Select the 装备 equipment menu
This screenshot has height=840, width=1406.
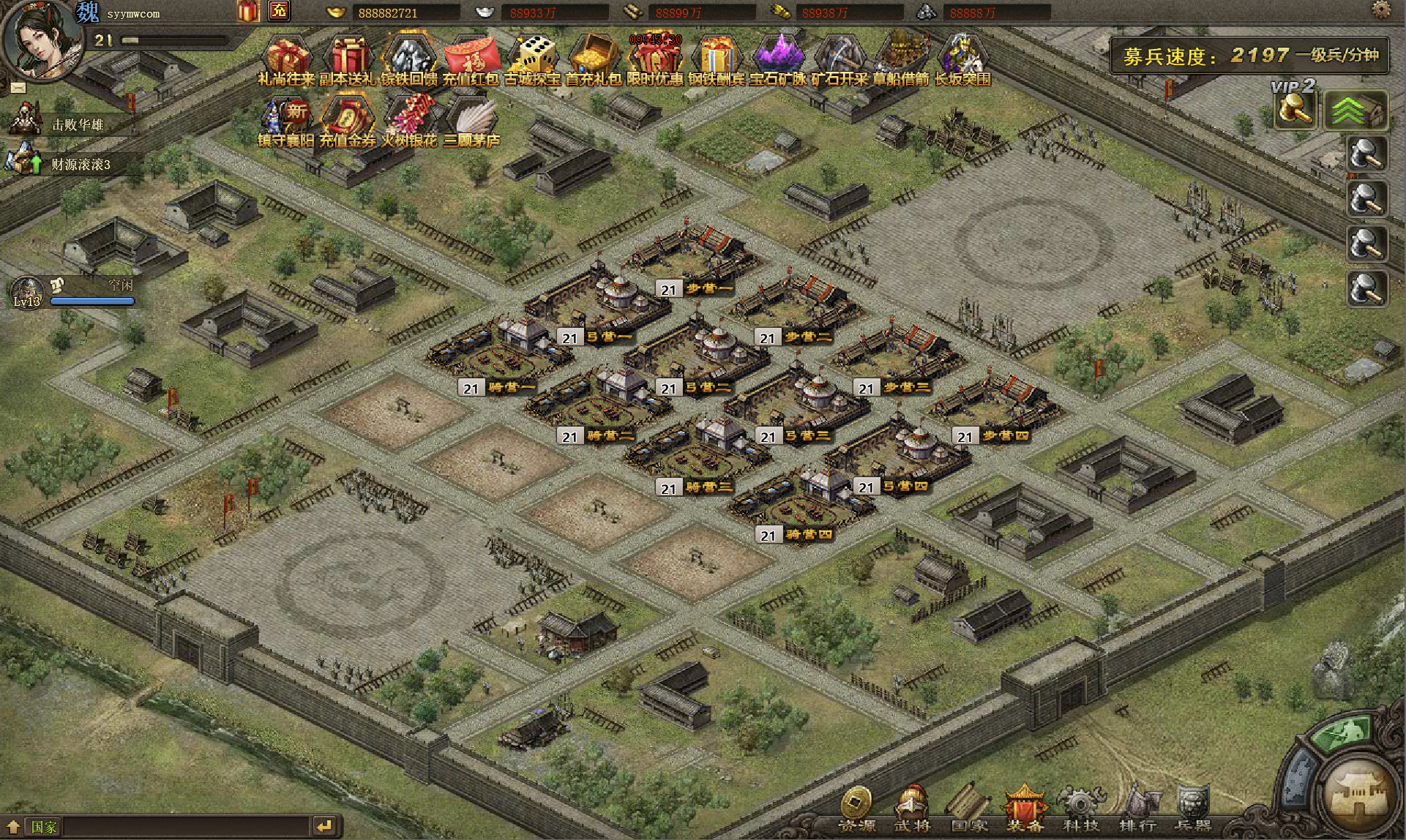point(1025,810)
